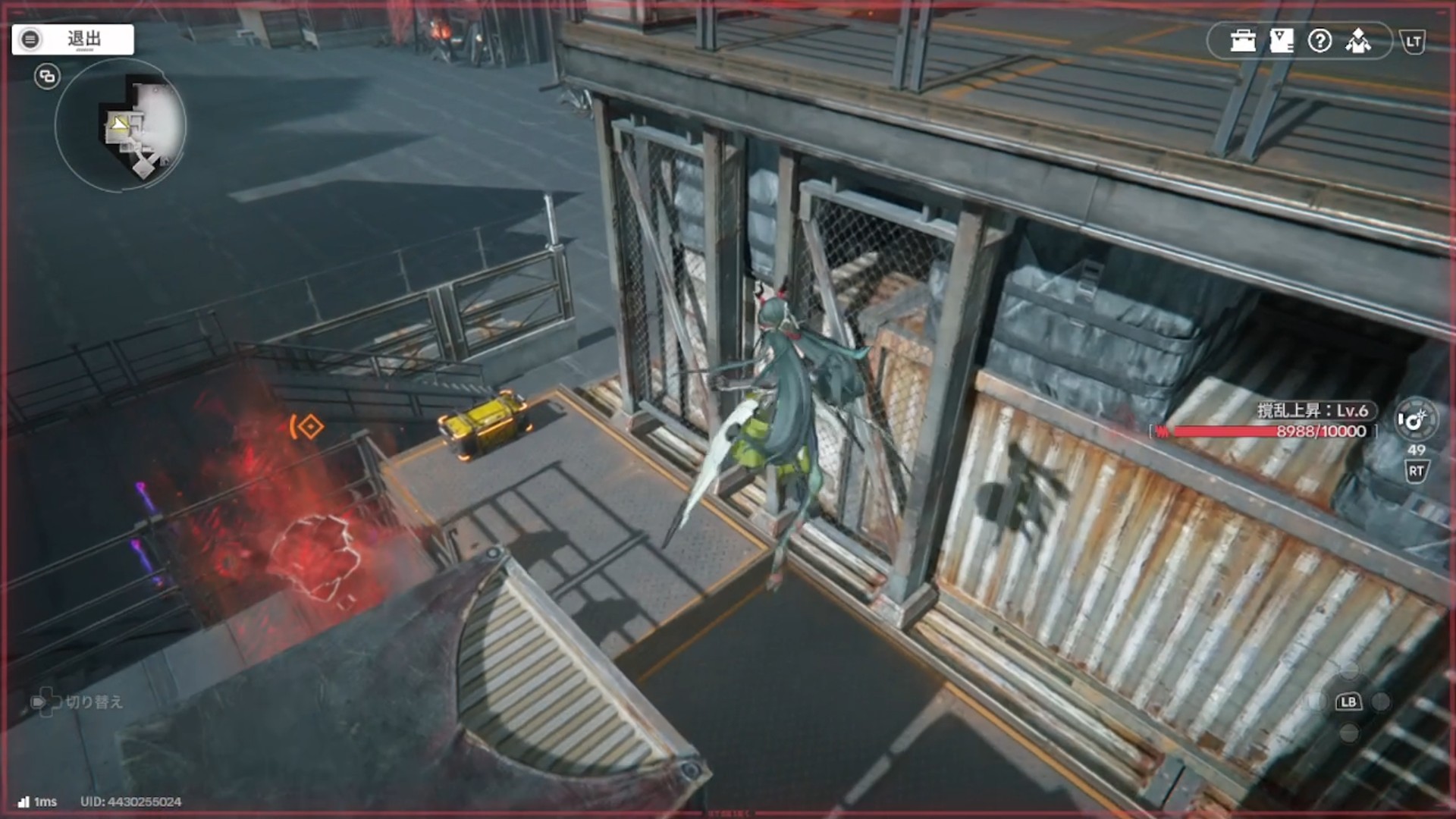Screen dimensions: 1456x819
Task: Open the circular minimap
Action: [121, 127]
